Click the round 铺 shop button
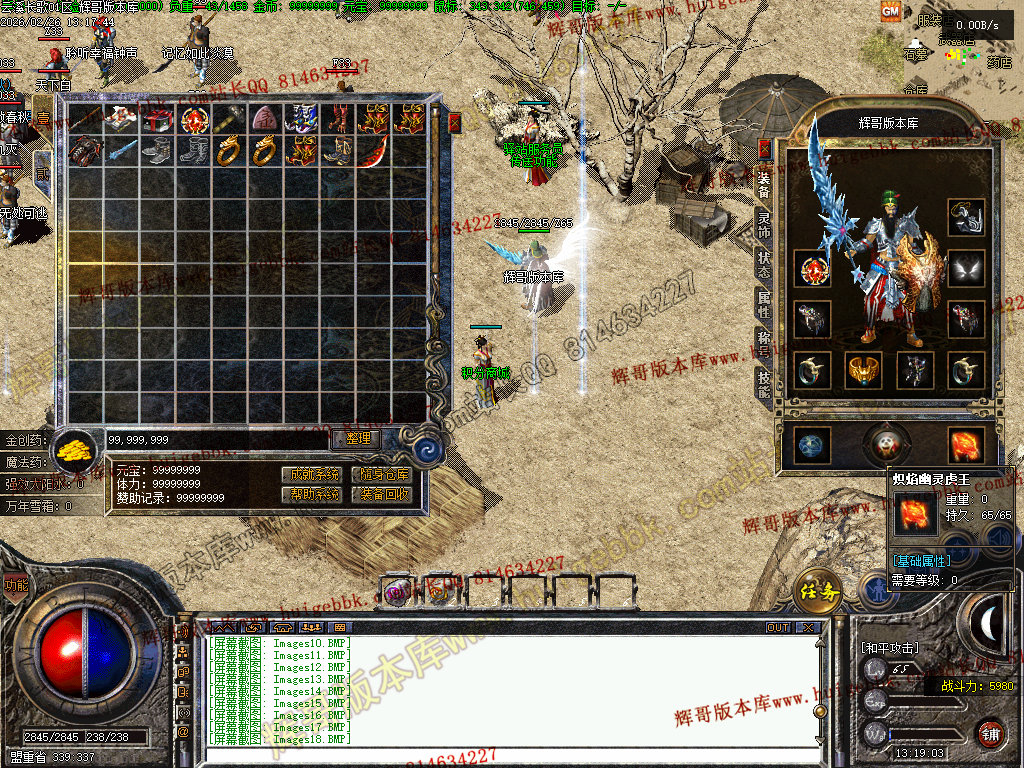This screenshot has height=768, width=1024. click(990, 733)
